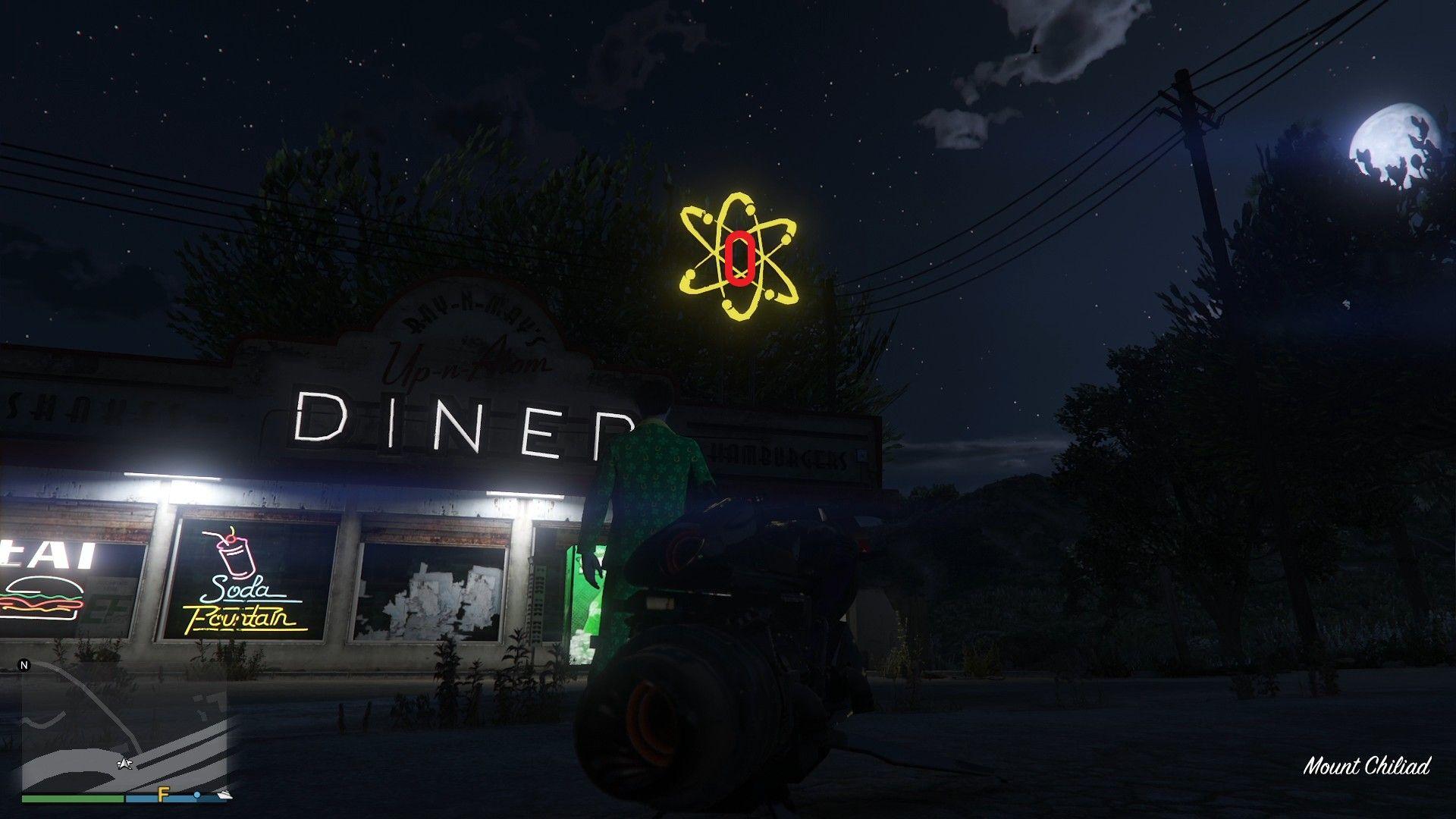The height and width of the screenshot is (819, 1456).
Task: Select the N compass marker on the minimap
Action: pyautogui.click(x=26, y=664)
